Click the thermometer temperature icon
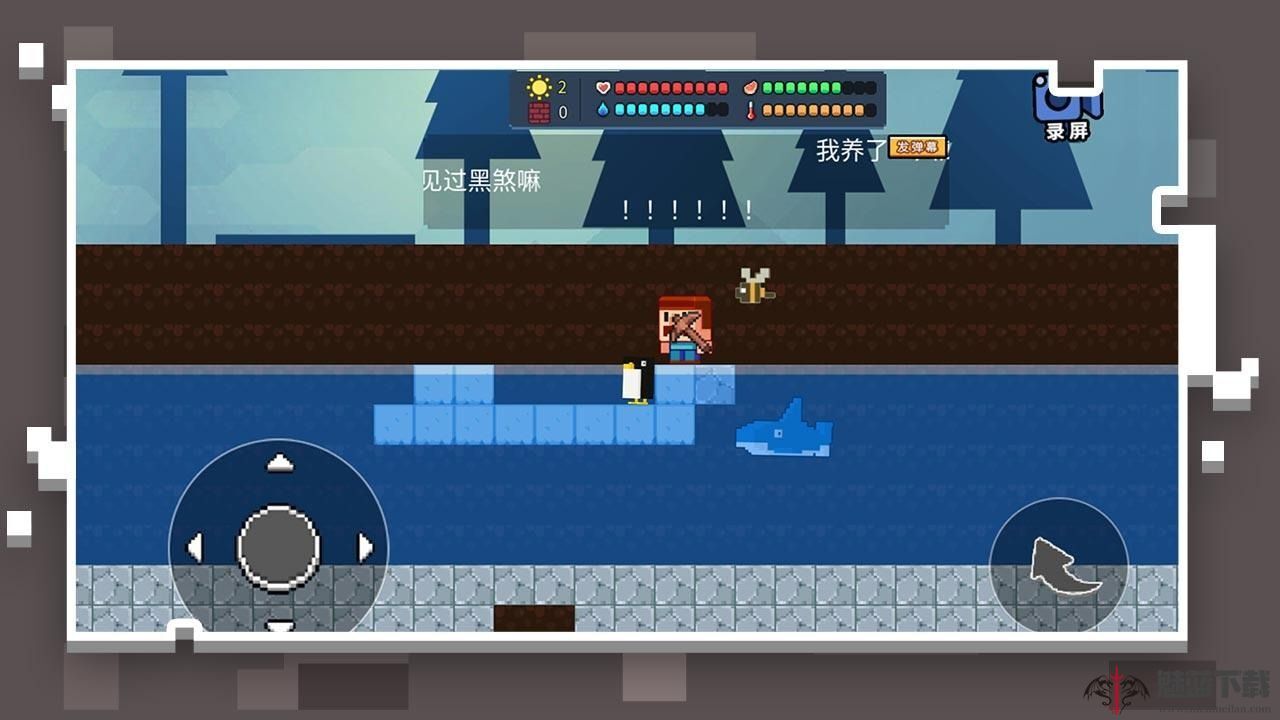The width and height of the screenshot is (1280, 720). coord(753,112)
